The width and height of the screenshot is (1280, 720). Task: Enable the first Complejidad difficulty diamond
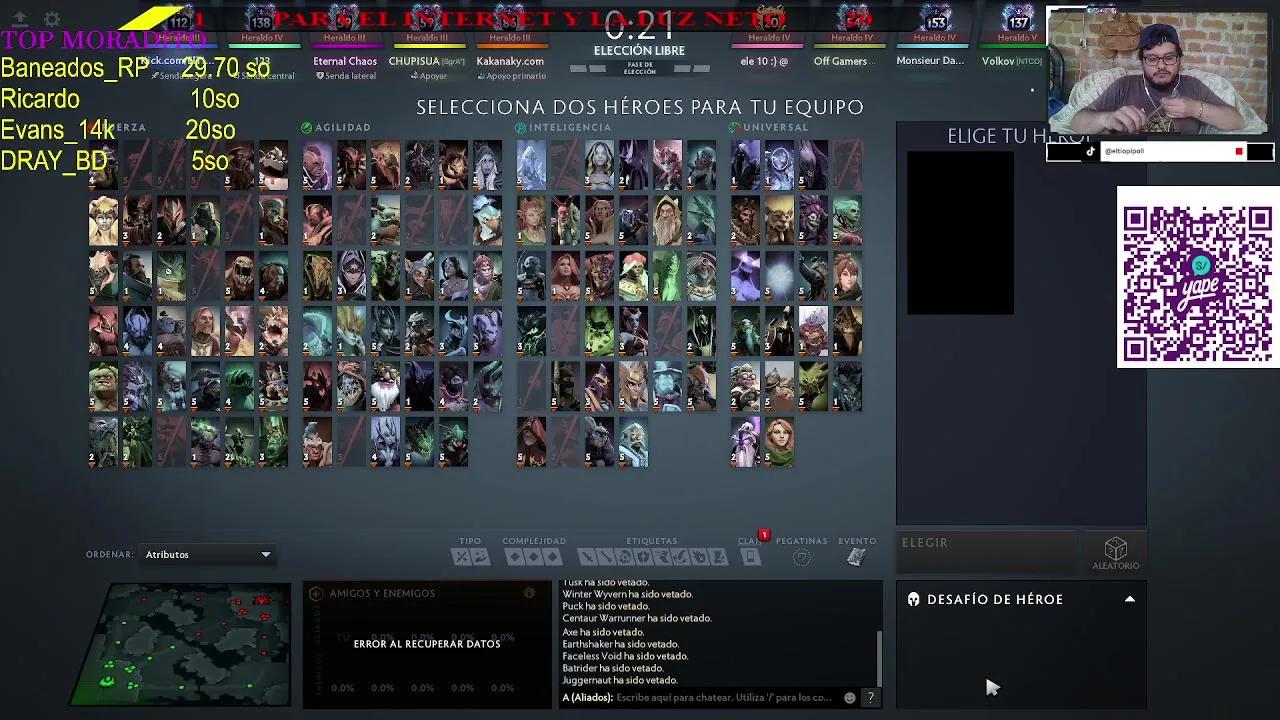(516, 557)
